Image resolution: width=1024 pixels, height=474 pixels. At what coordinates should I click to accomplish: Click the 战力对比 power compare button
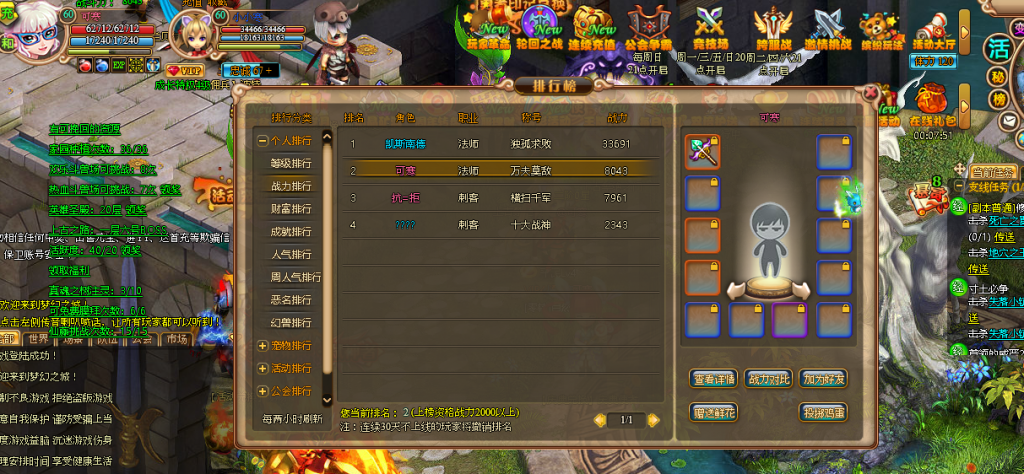[768, 379]
